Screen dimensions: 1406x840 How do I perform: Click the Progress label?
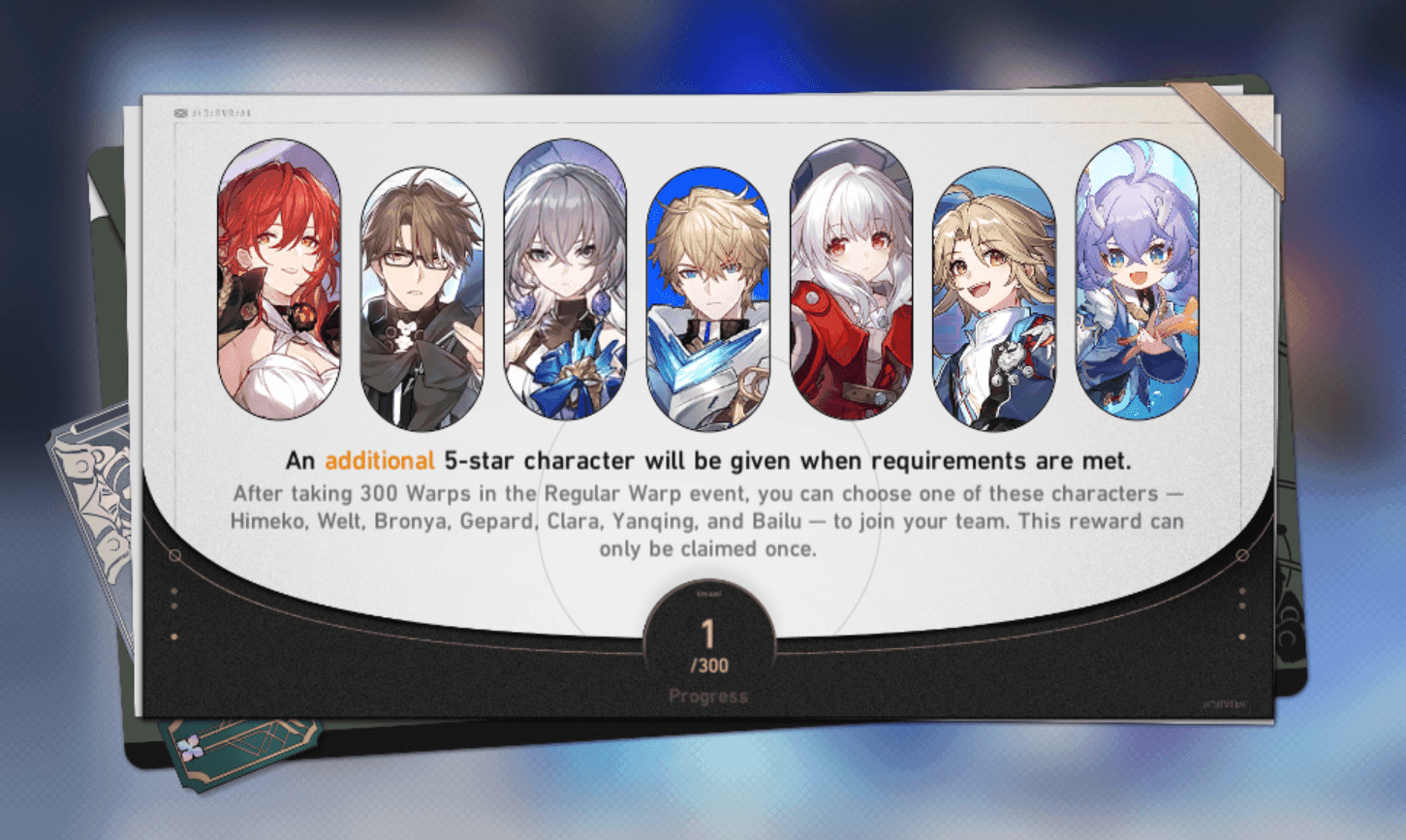(710, 696)
